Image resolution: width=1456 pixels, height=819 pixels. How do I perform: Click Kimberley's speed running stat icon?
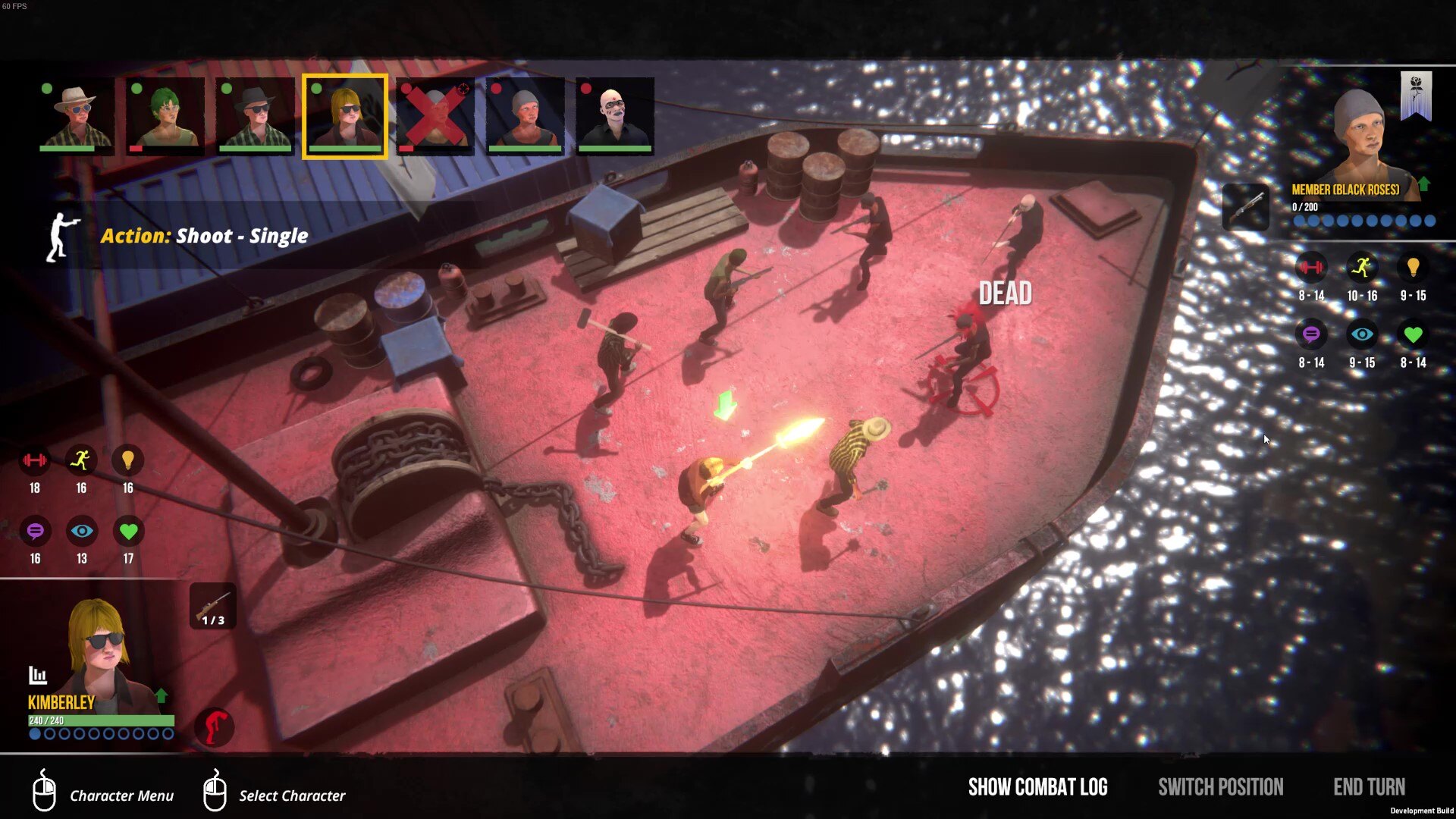click(x=81, y=460)
